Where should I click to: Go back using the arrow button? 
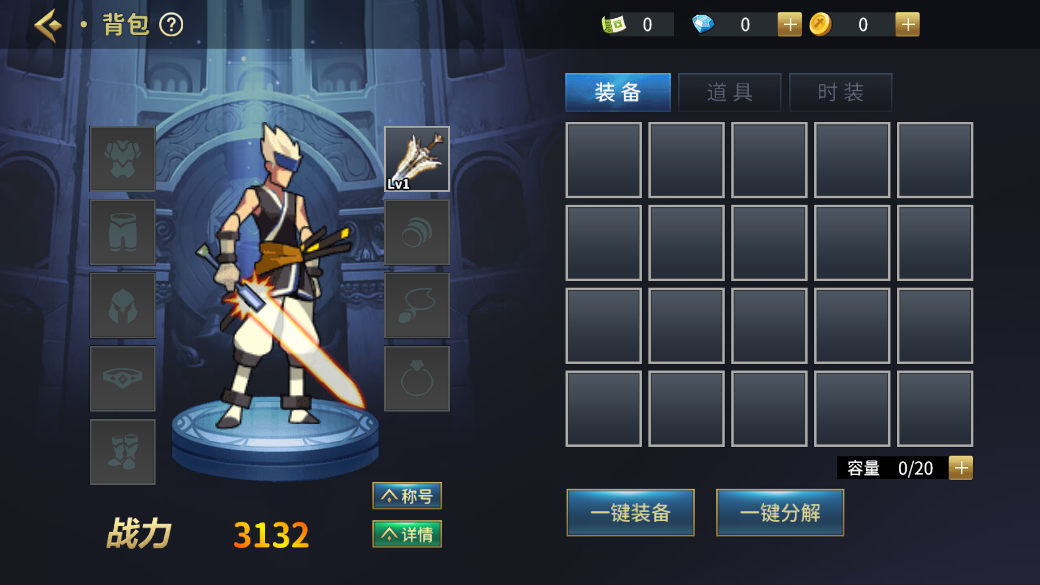47,25
